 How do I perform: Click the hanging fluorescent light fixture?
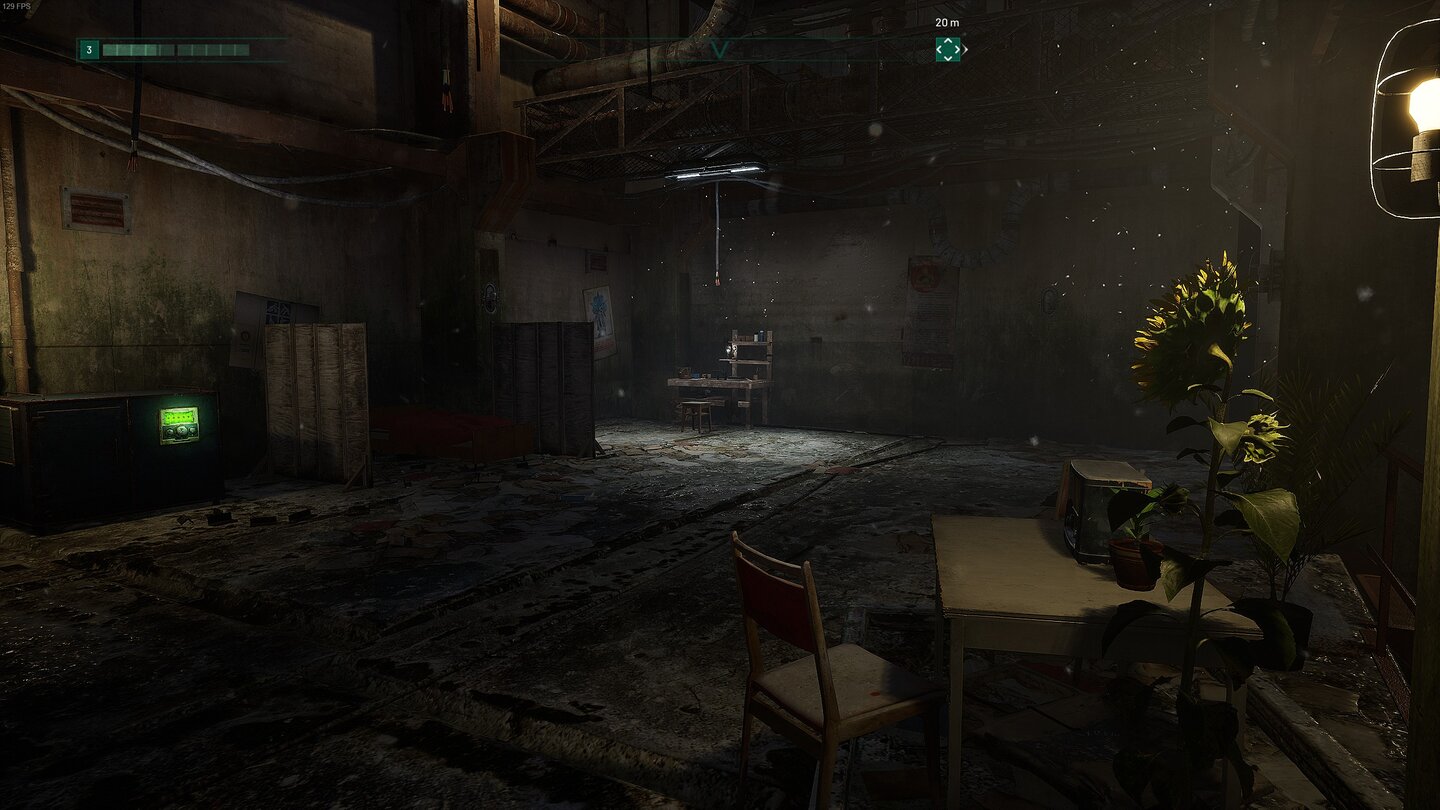tap(715, 170)
